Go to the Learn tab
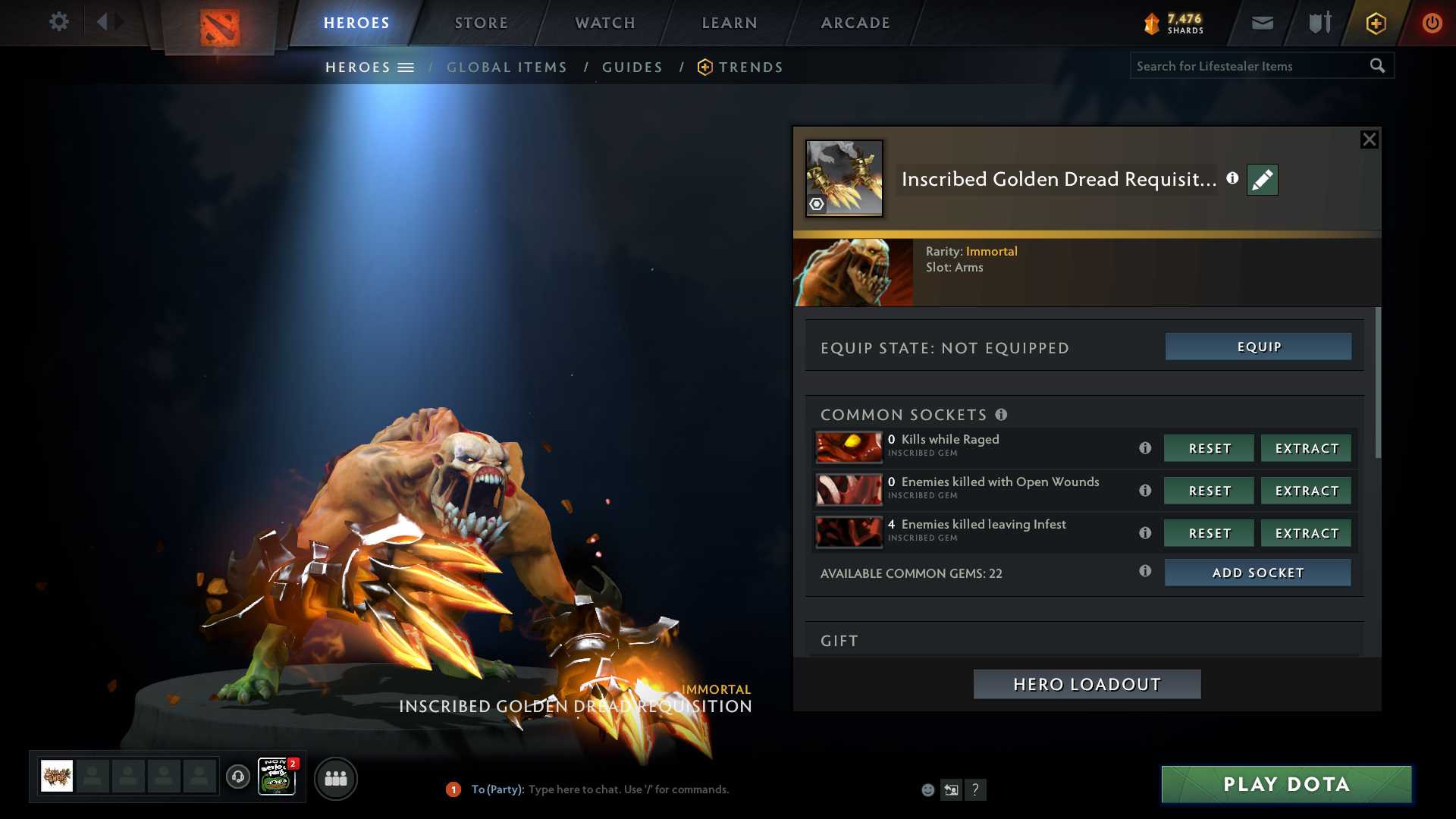 click(x=730, y=23)
